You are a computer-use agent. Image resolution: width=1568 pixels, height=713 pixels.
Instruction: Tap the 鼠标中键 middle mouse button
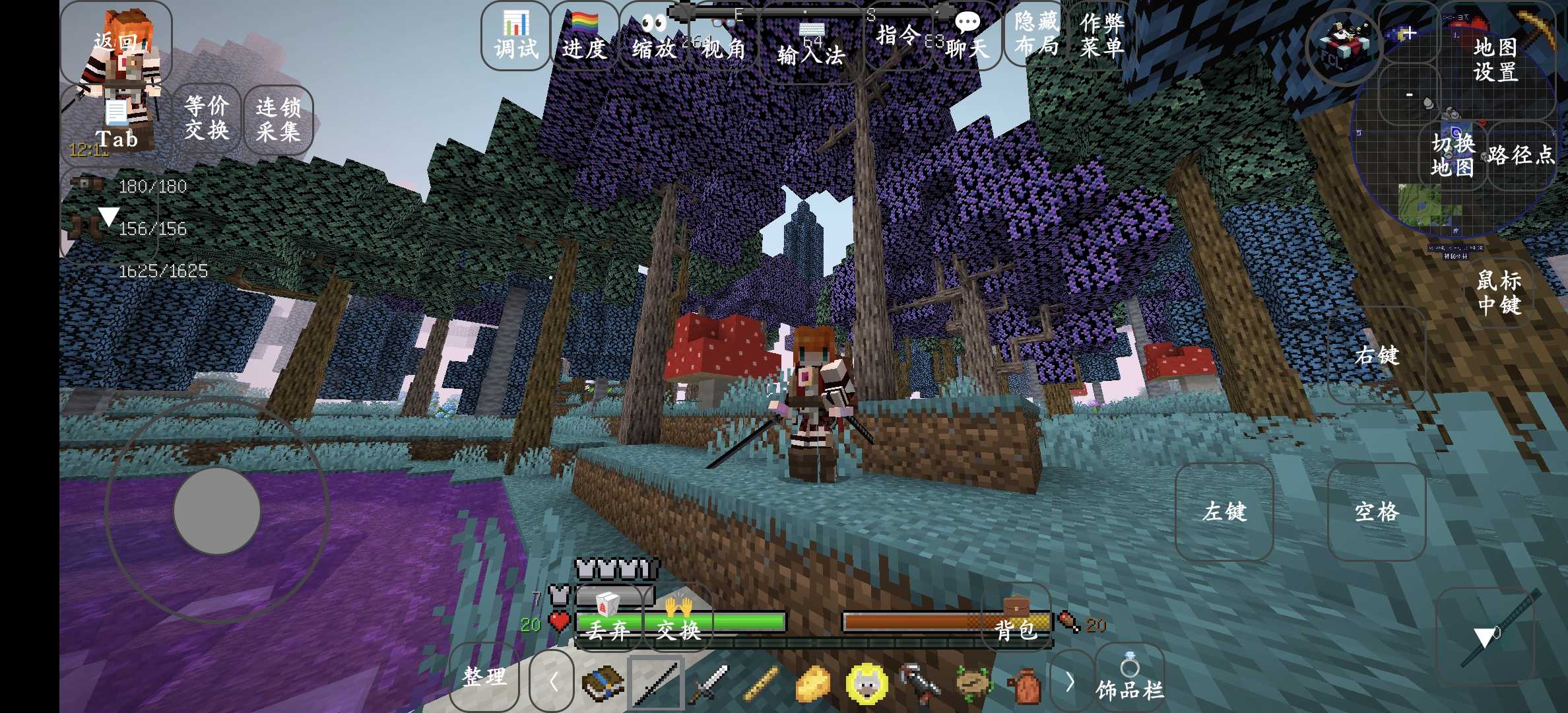[x=1499, y=292]
